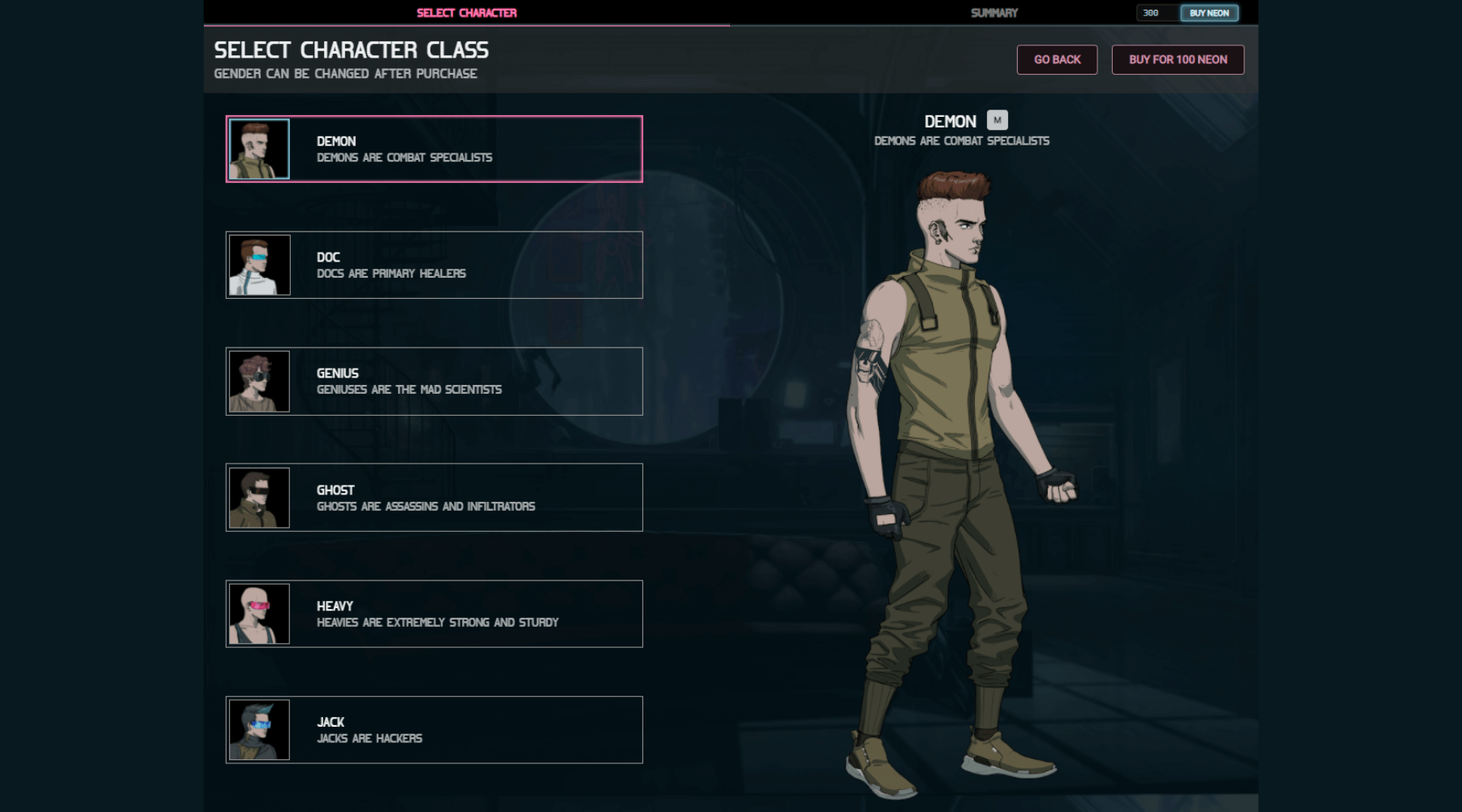
Task: Open the Buy Neon shop
Action: 1209,13
